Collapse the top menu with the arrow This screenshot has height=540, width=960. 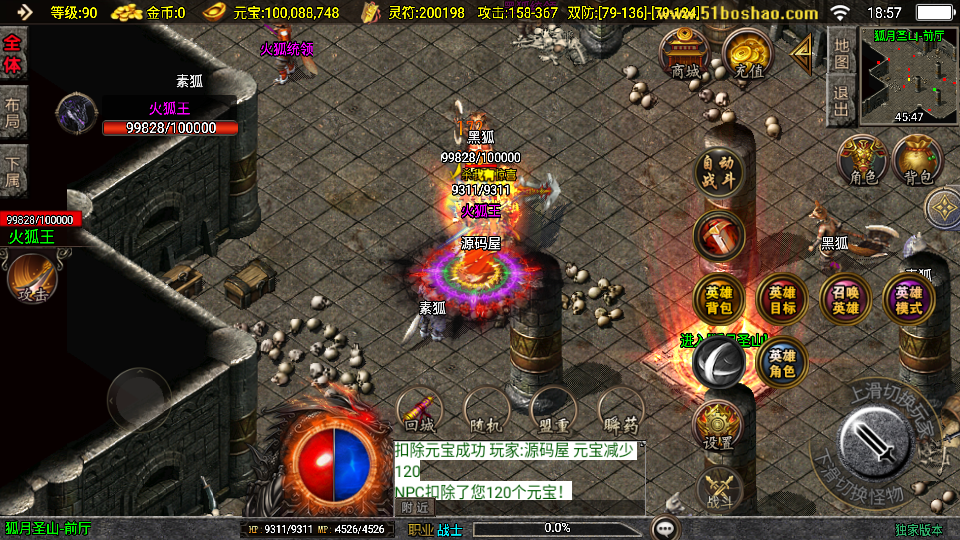802,55
